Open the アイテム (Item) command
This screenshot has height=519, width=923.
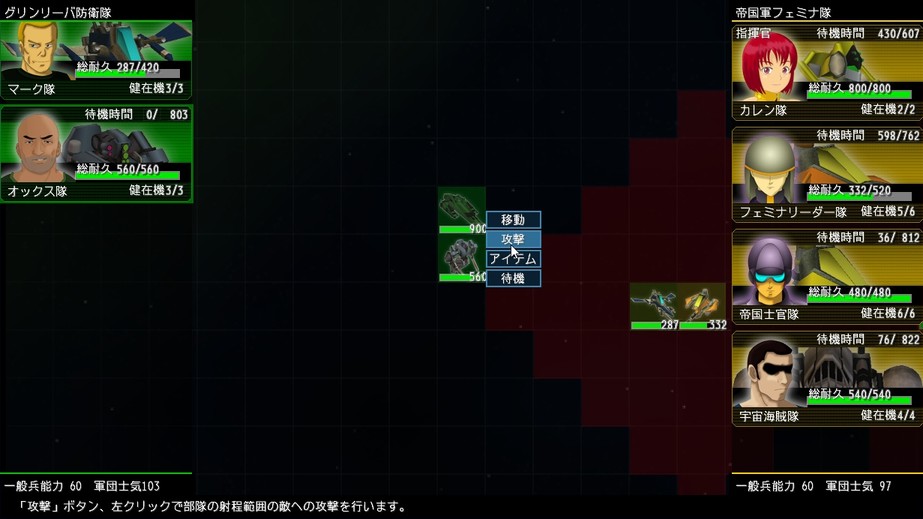pyautogui.click(x=513, y=259)
